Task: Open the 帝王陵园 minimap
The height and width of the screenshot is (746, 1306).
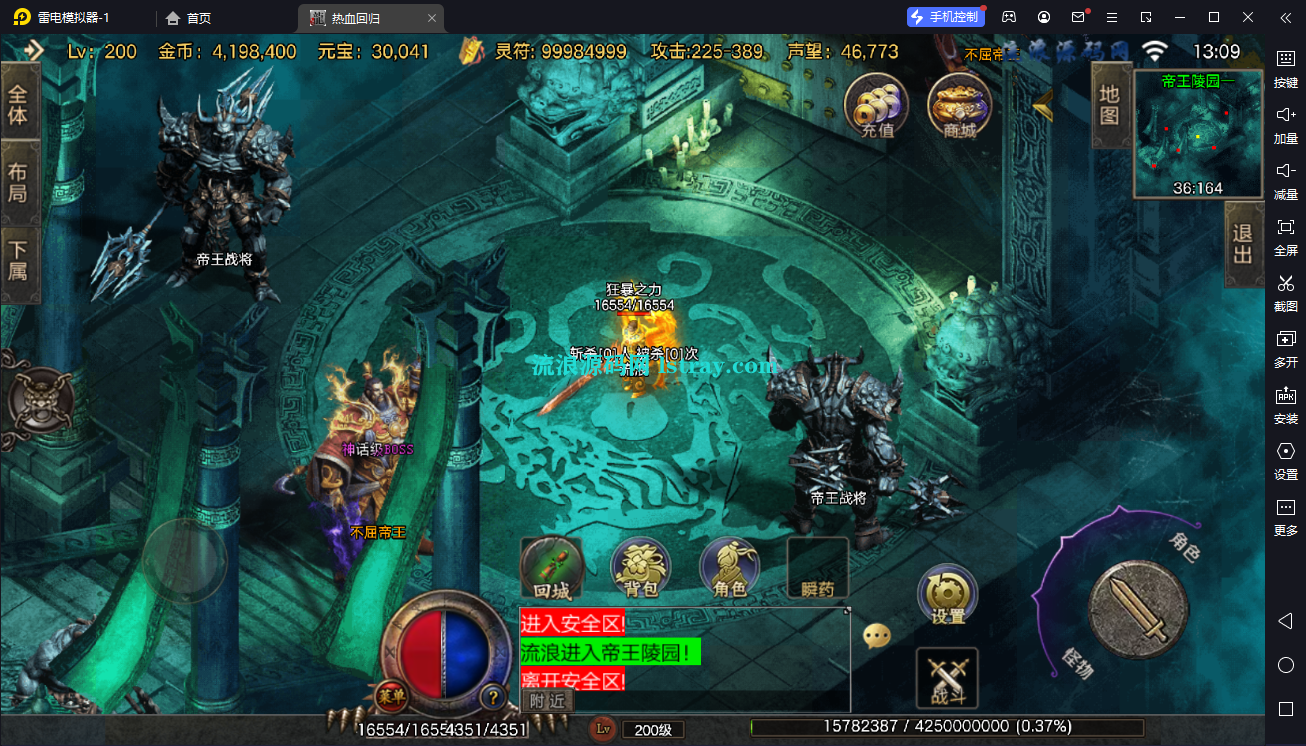Action: (x=1197, y=134)
